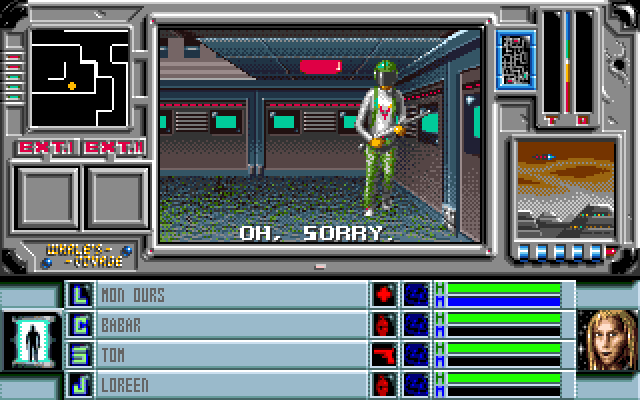Click the L class badge beside Mon Ours
This screenshot has height=400, width=640.
pos(79,296)
